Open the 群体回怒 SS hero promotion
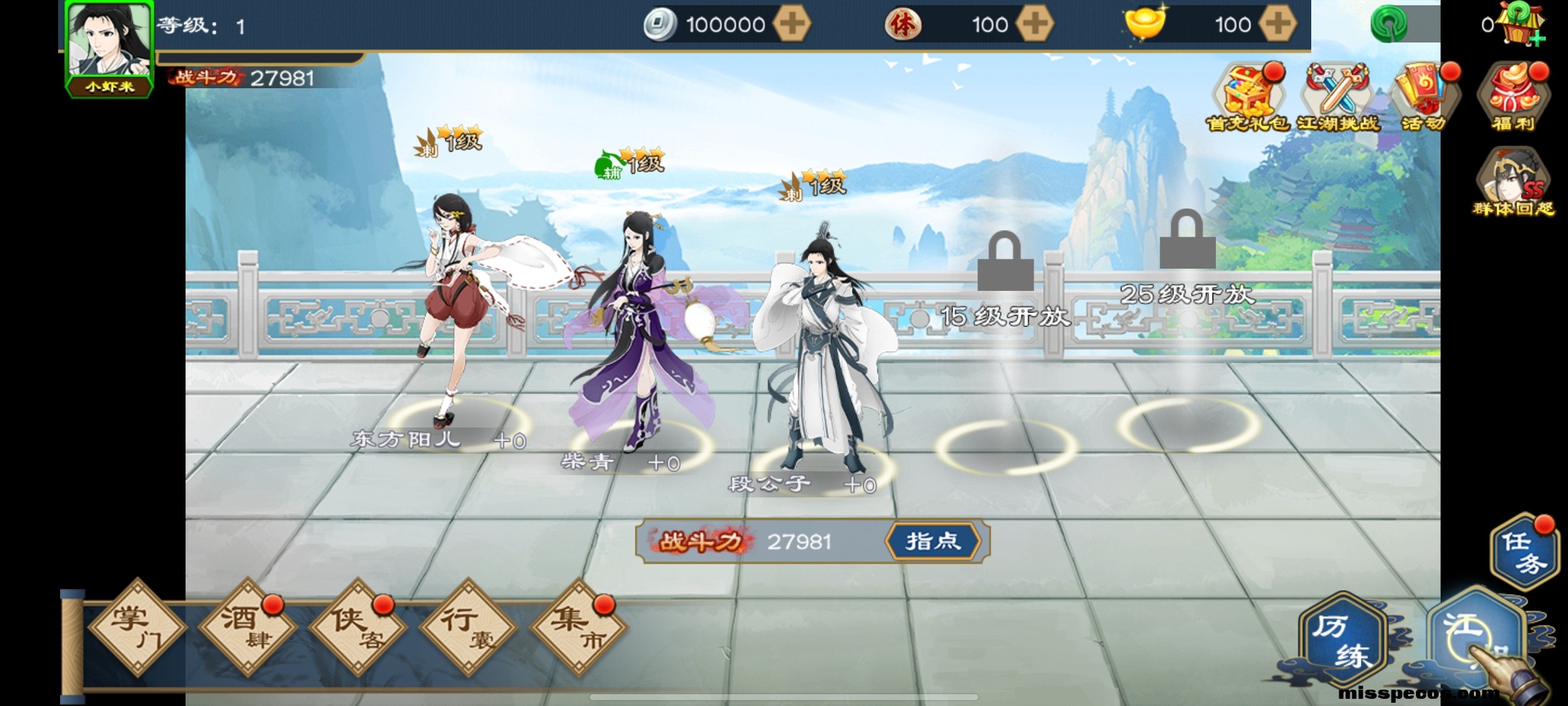Screen dimensions: 1568x706 (x=1513, y=183)
